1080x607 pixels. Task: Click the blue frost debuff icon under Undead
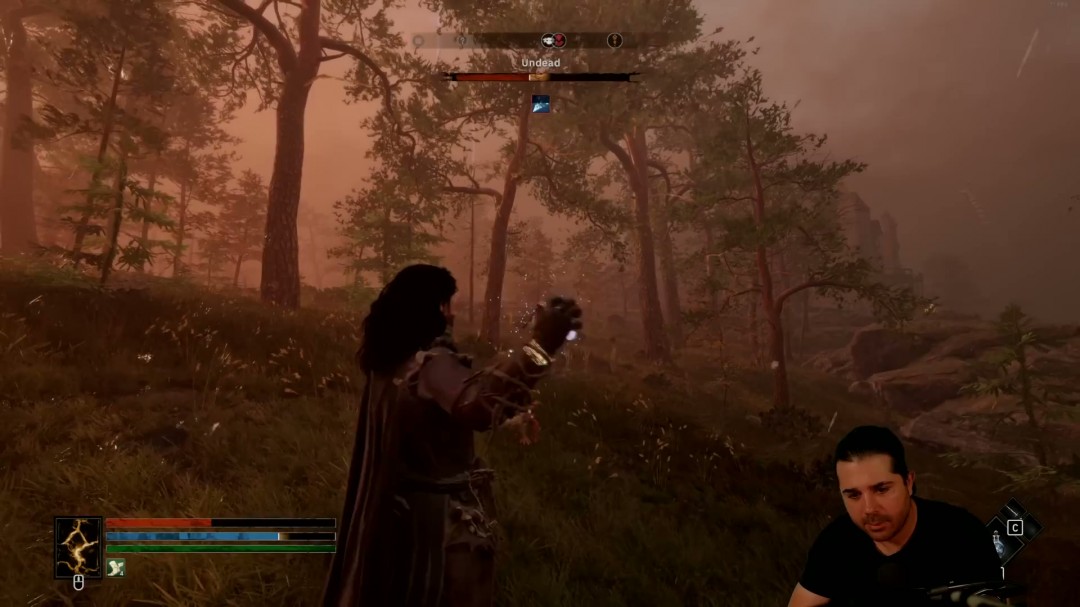click(541, 103)
